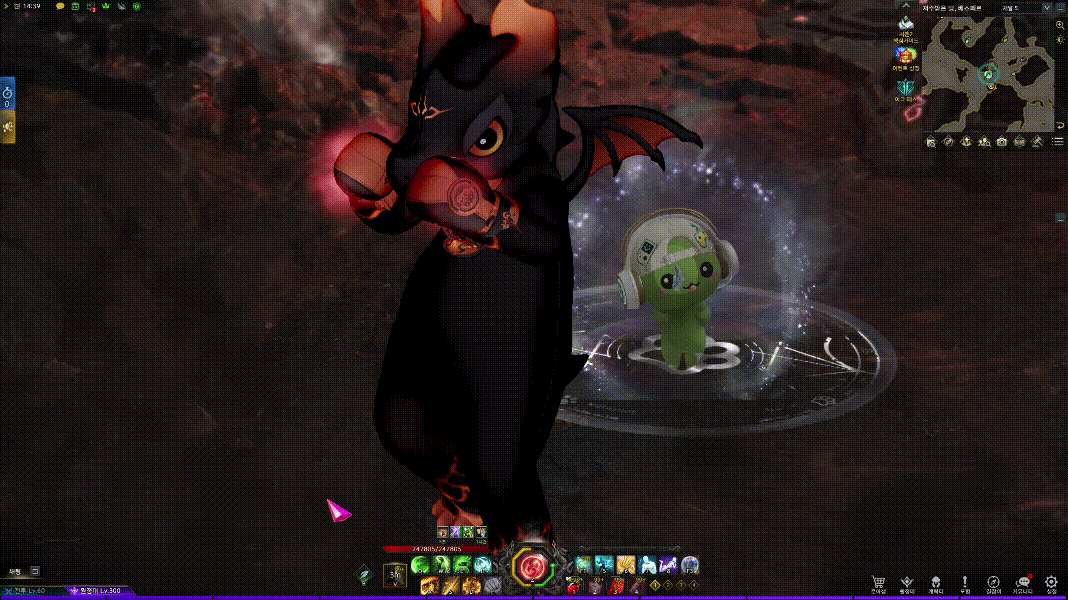The image size is (1068, 600).
Task: Open the Settings gear menu
Action: point(1051,582)
